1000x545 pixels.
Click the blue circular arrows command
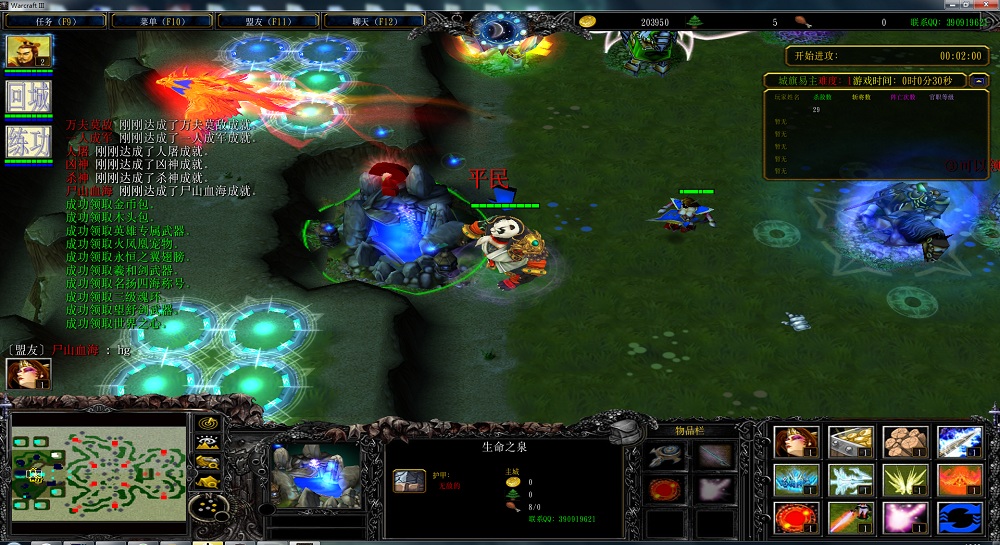point(958,517)
